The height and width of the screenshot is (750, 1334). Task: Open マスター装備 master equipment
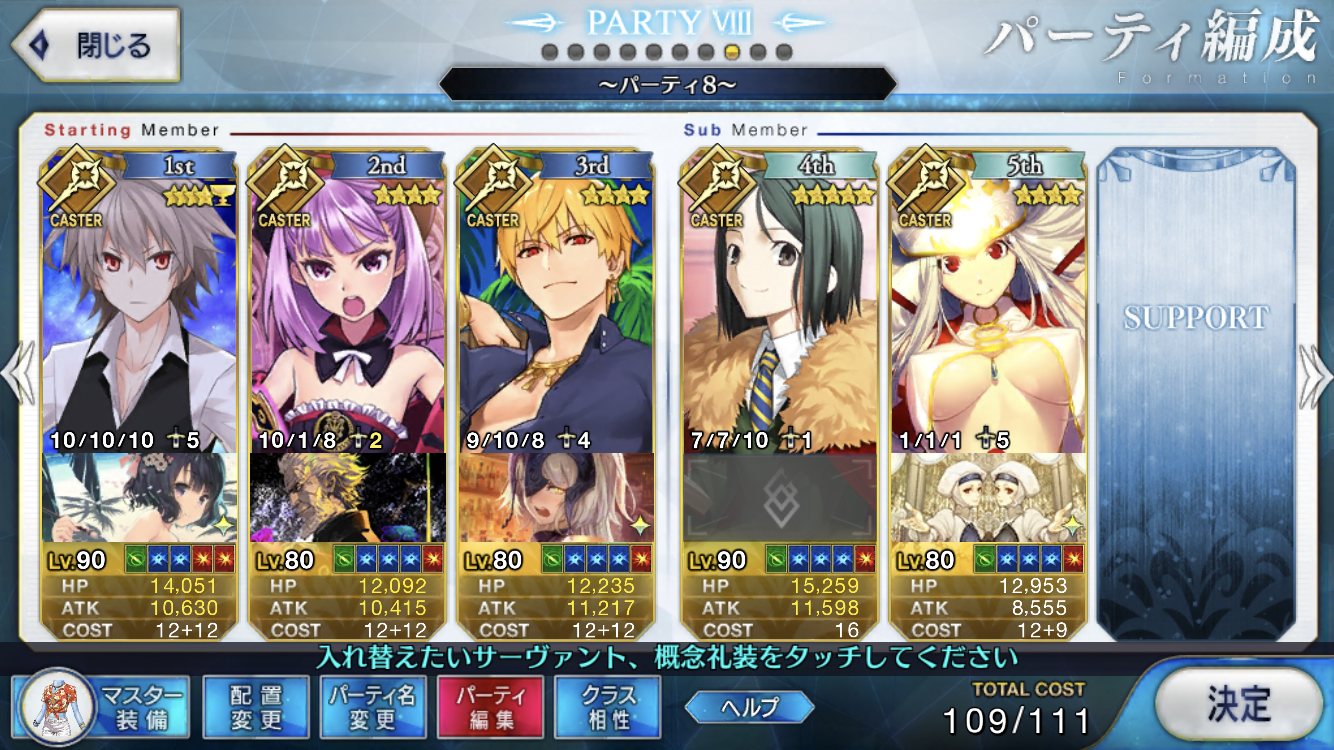[100, 705]
